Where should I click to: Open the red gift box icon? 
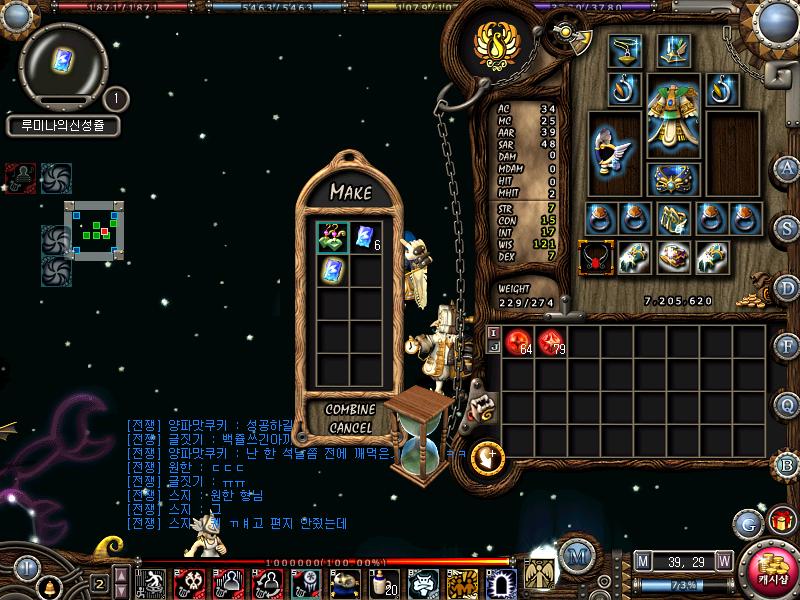coord(780,520)
